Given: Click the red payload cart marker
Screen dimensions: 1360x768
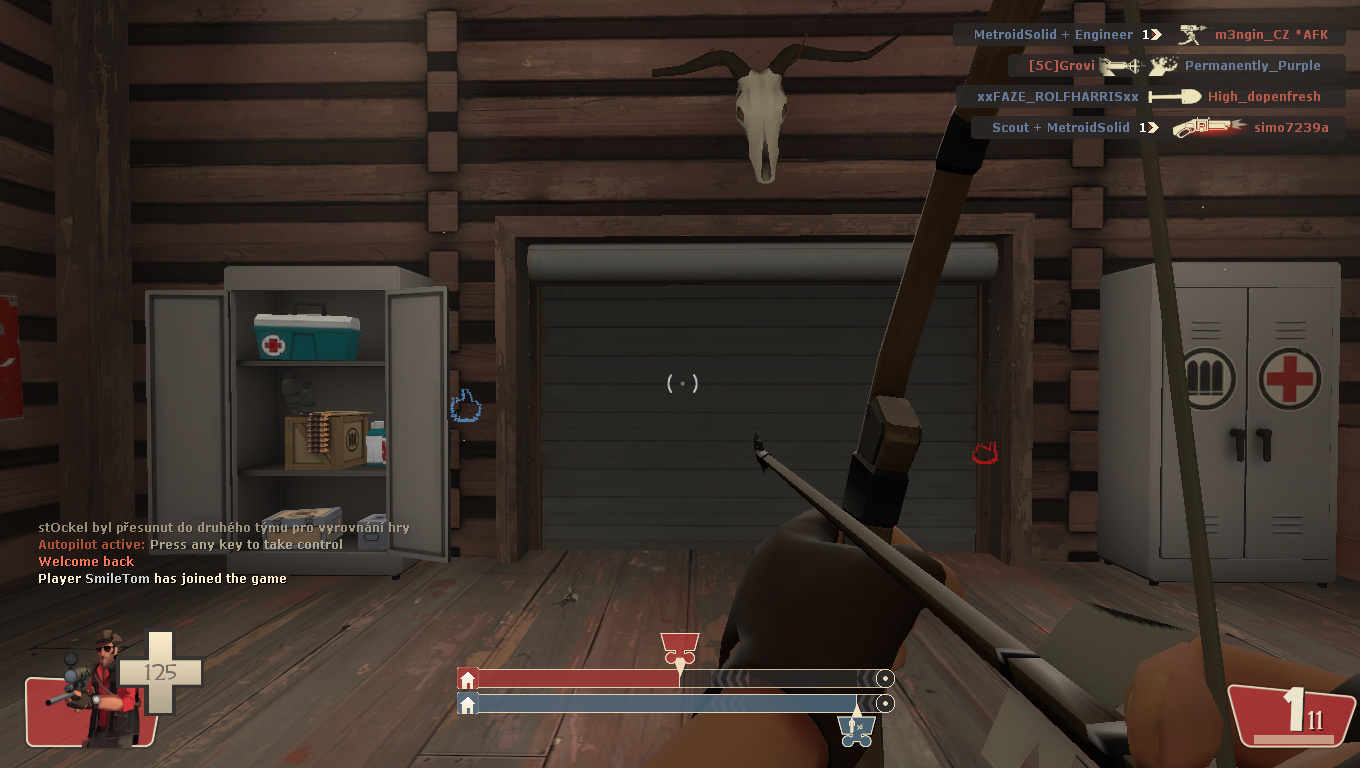Looking at the screenshot, I should 680,648.
